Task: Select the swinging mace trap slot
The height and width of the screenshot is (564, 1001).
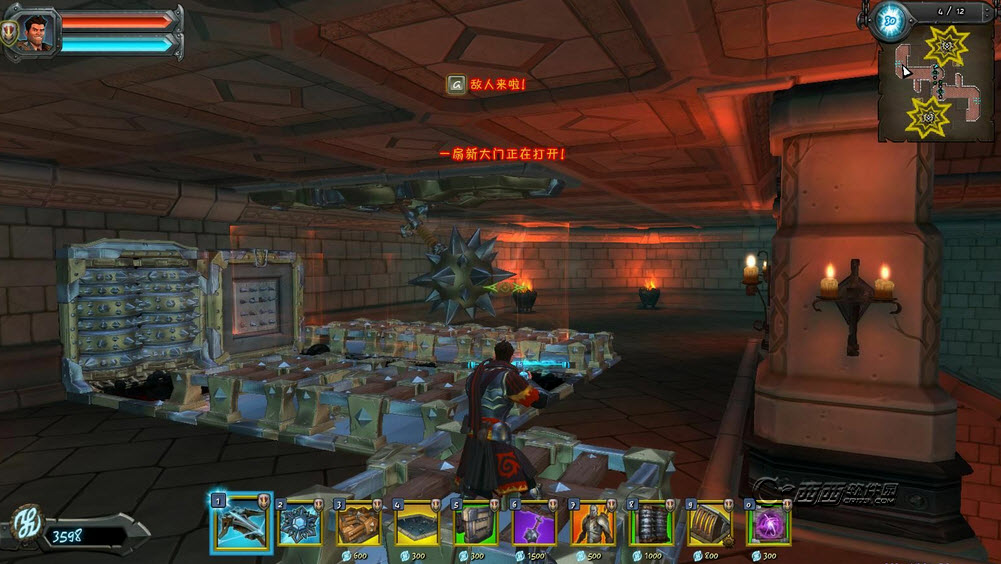Action: pos(534,524)
